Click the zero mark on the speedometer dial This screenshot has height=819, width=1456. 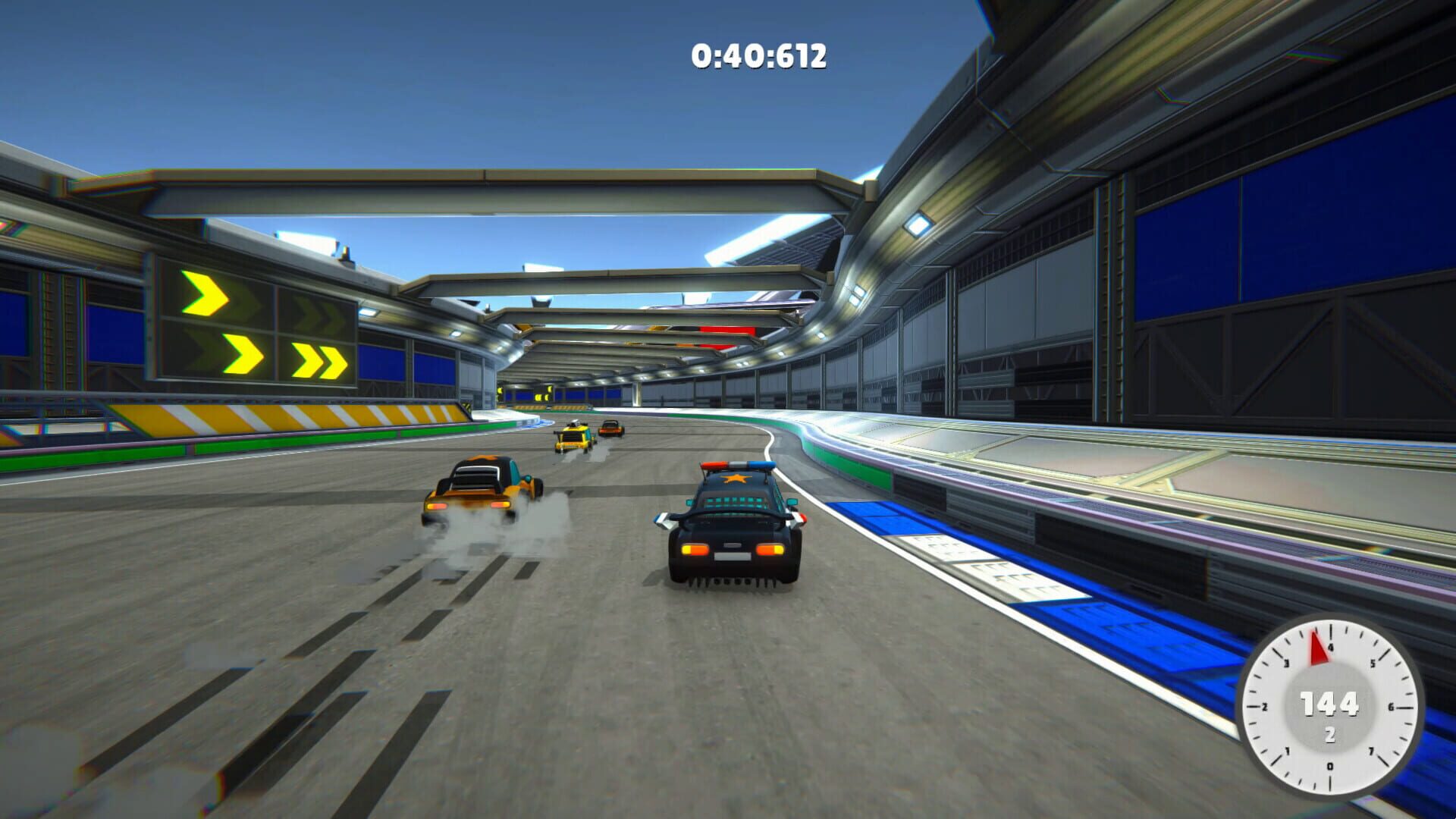click(x=1330, y=766)
